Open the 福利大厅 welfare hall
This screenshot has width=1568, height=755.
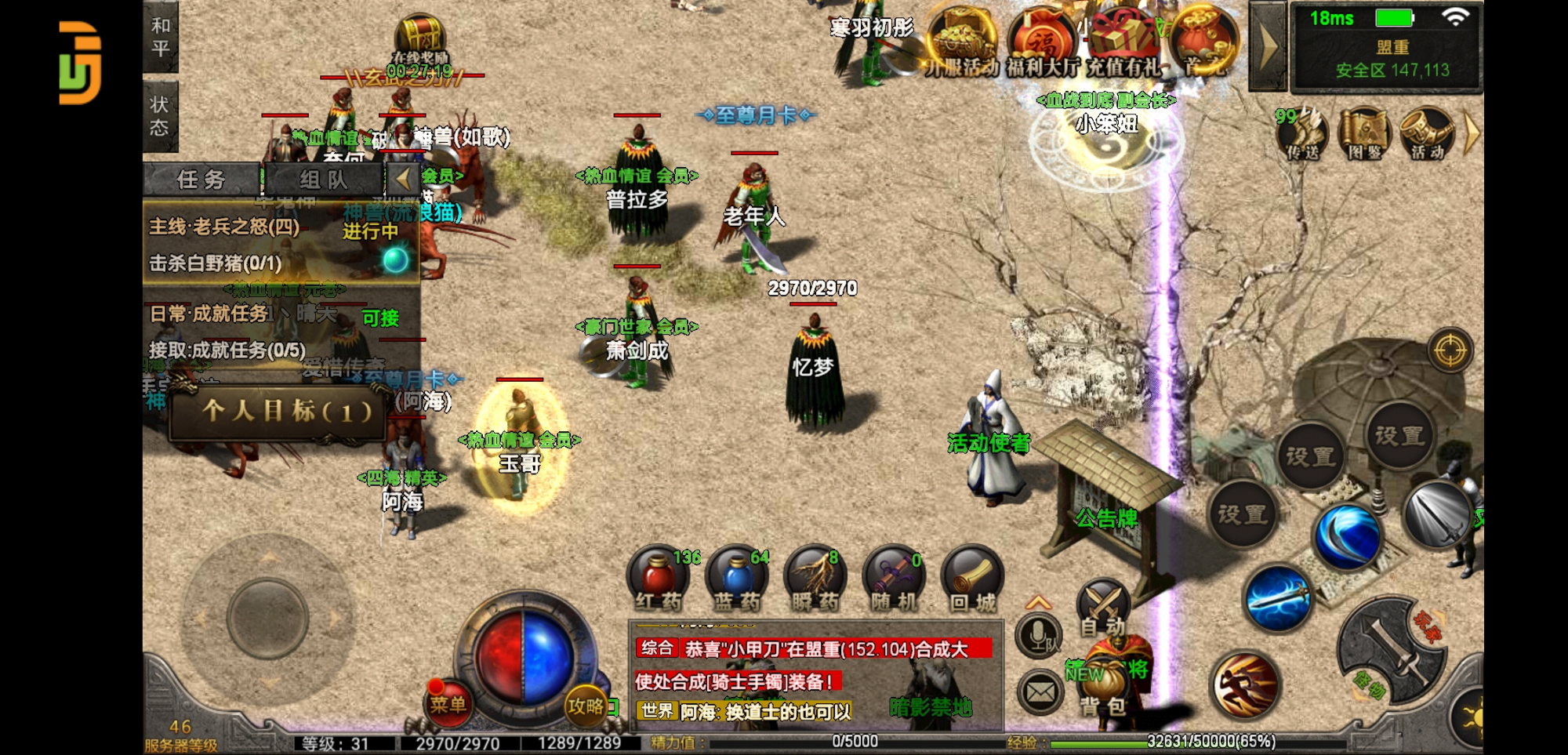(1043, 43)
